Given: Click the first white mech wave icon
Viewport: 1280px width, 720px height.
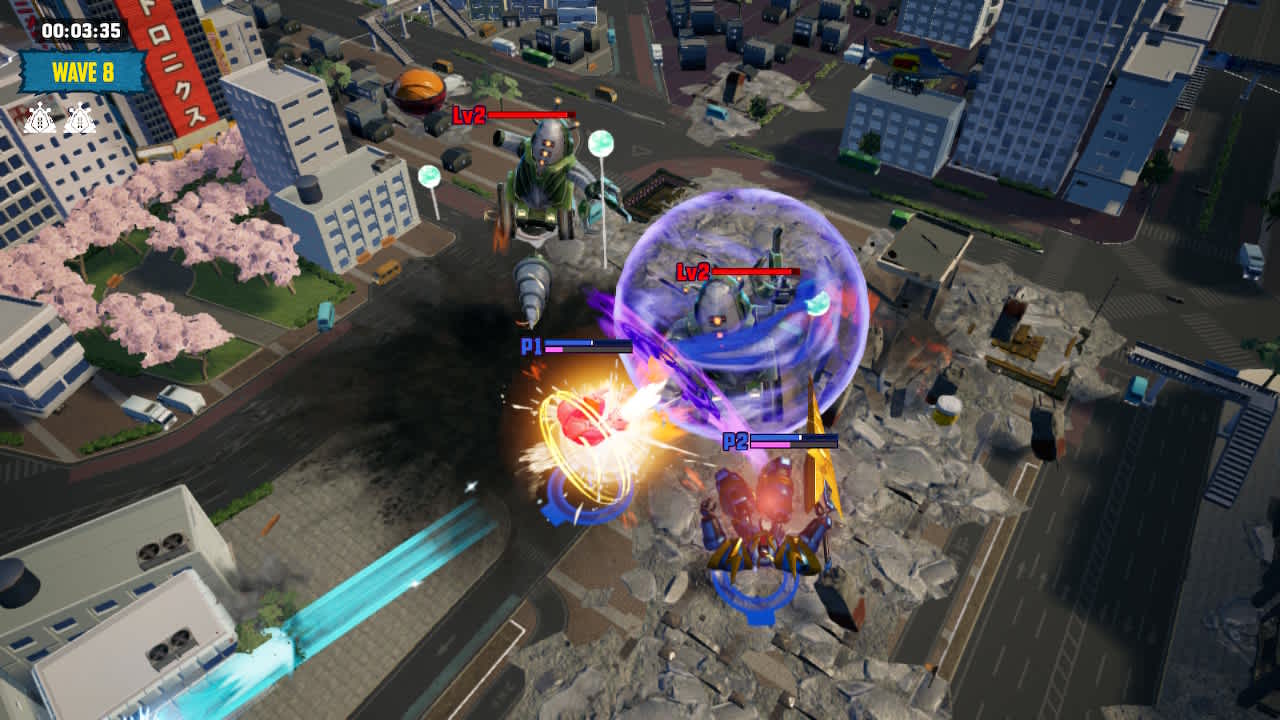Looking at the screenshot, I should [x=40, y=118].
